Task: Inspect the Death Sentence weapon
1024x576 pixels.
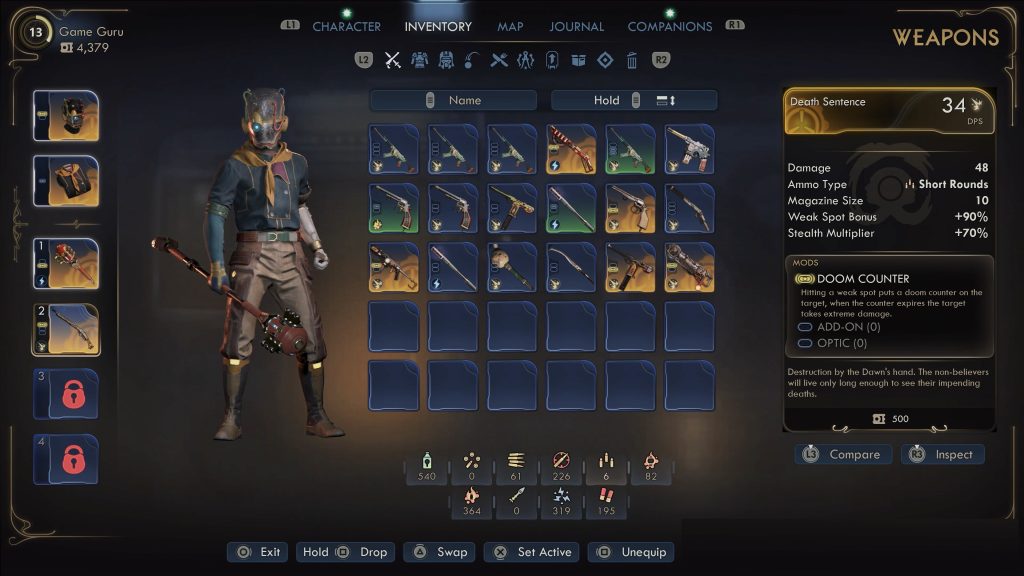Action: (942, 455)
